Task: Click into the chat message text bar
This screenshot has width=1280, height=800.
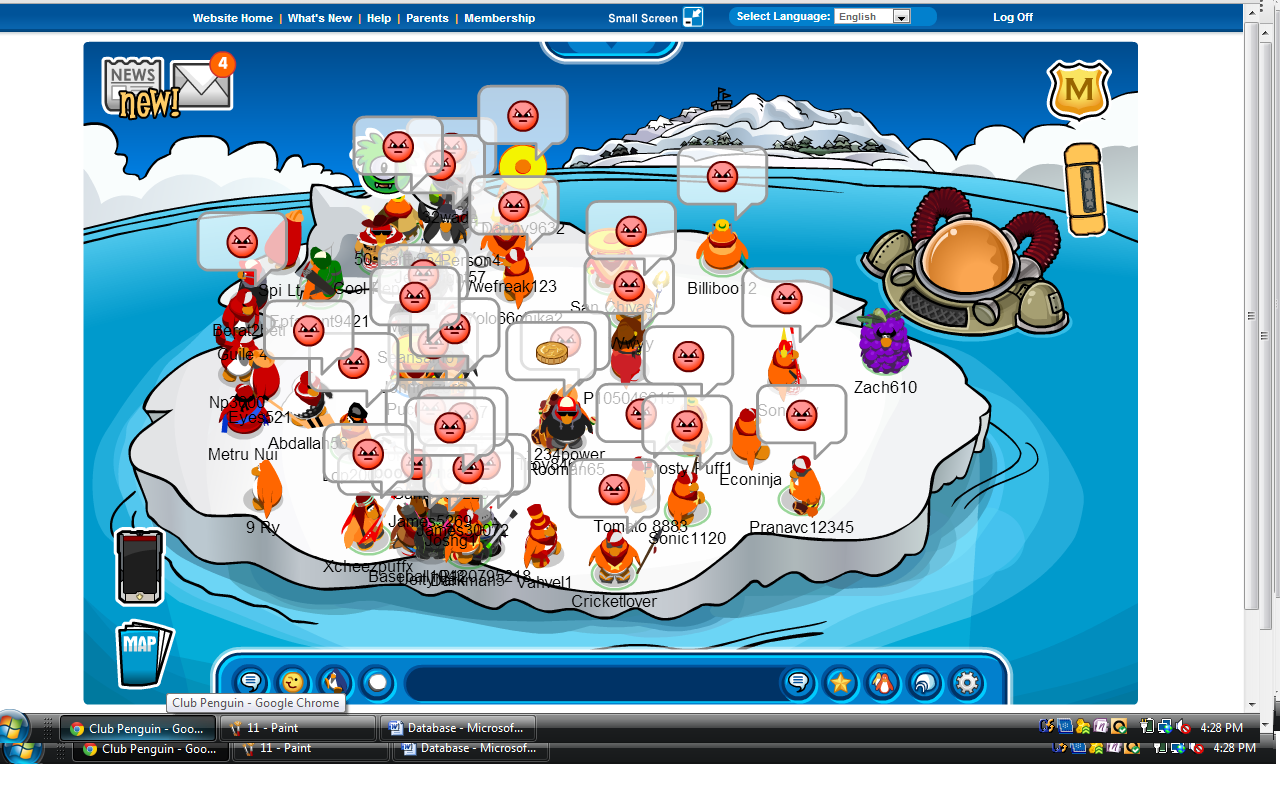Action: click(590, 683)
